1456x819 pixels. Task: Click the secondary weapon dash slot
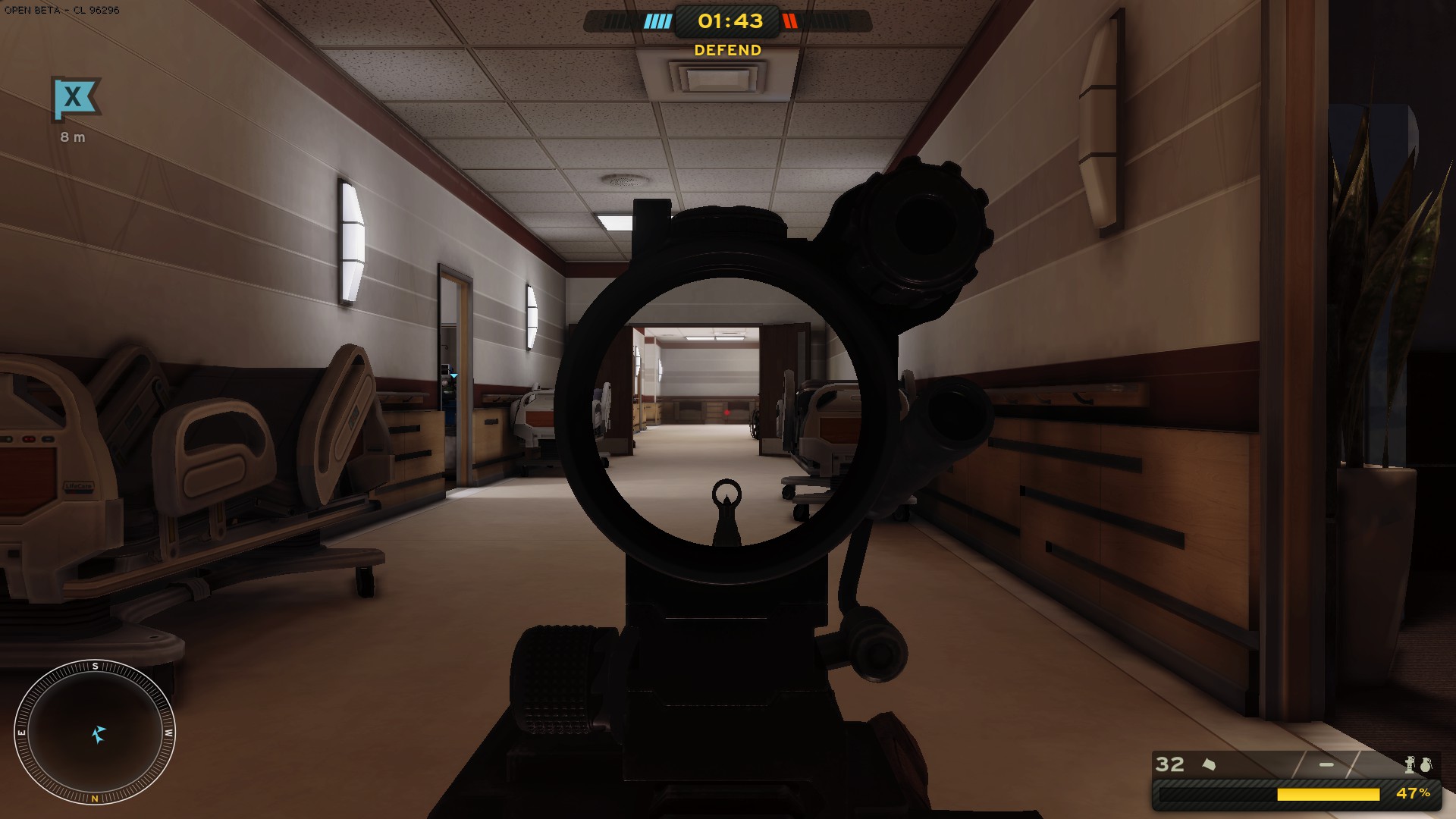(x=1326, y=764)
